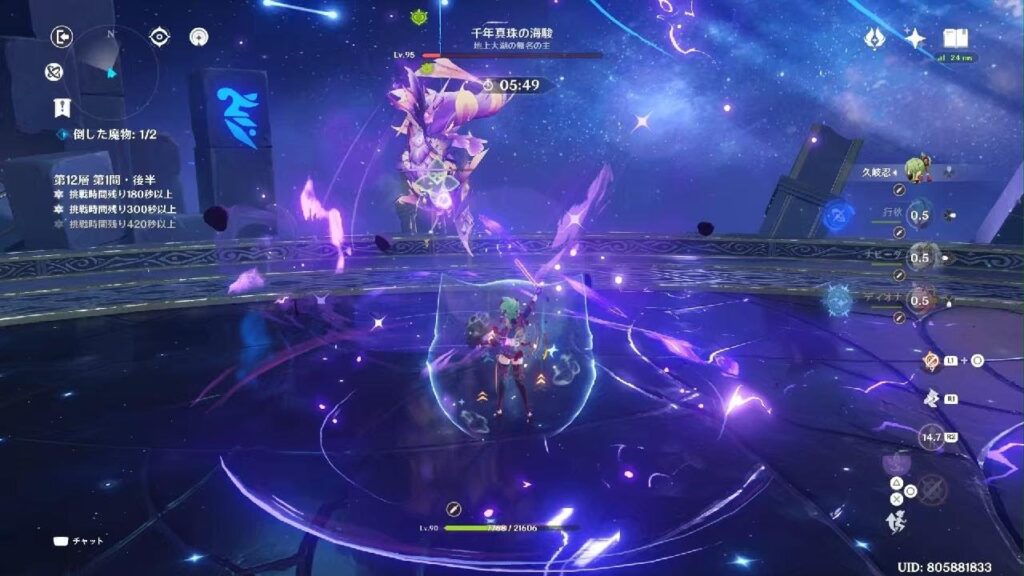
Task: Select active character 久岐忍 in party list
Action: tap(915, 171)
